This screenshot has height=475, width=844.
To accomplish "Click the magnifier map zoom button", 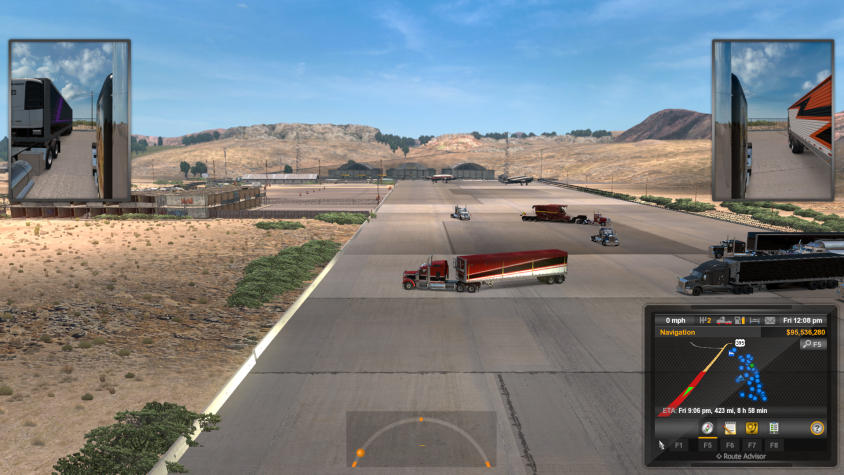I will pyautogui.click(x=812, y=344).
